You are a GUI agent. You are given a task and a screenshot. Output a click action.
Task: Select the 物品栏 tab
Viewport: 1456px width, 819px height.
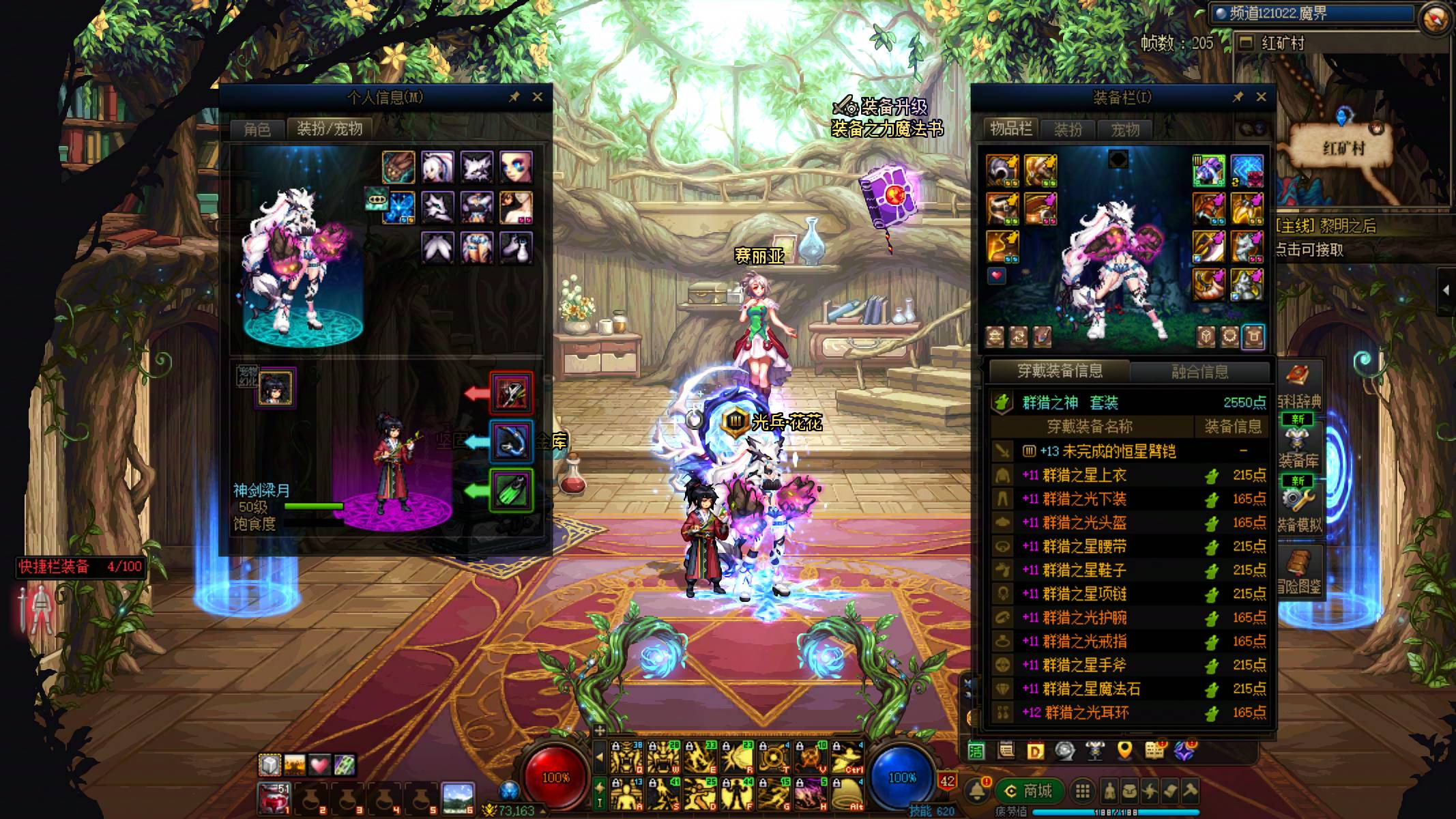(1010, 129)
